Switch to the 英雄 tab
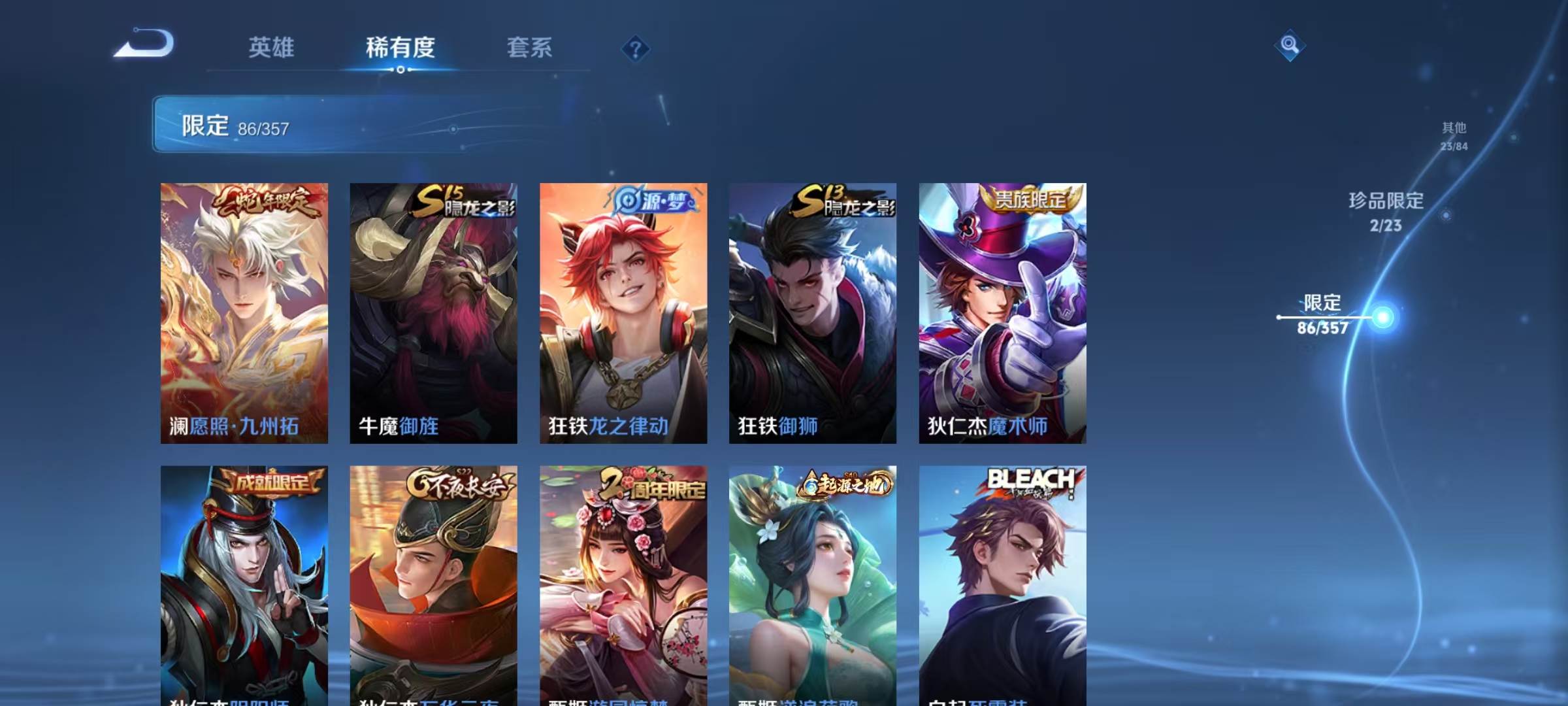 click(272, 48)
